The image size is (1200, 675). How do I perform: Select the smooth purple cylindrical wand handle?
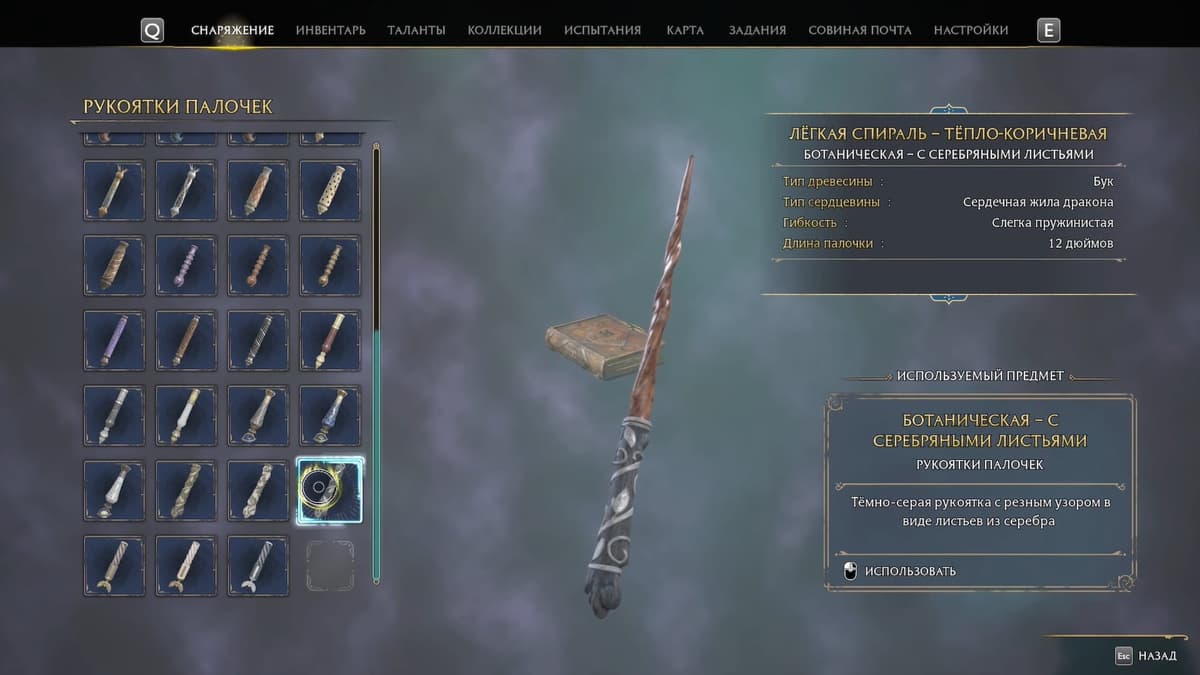pos(114,340)
